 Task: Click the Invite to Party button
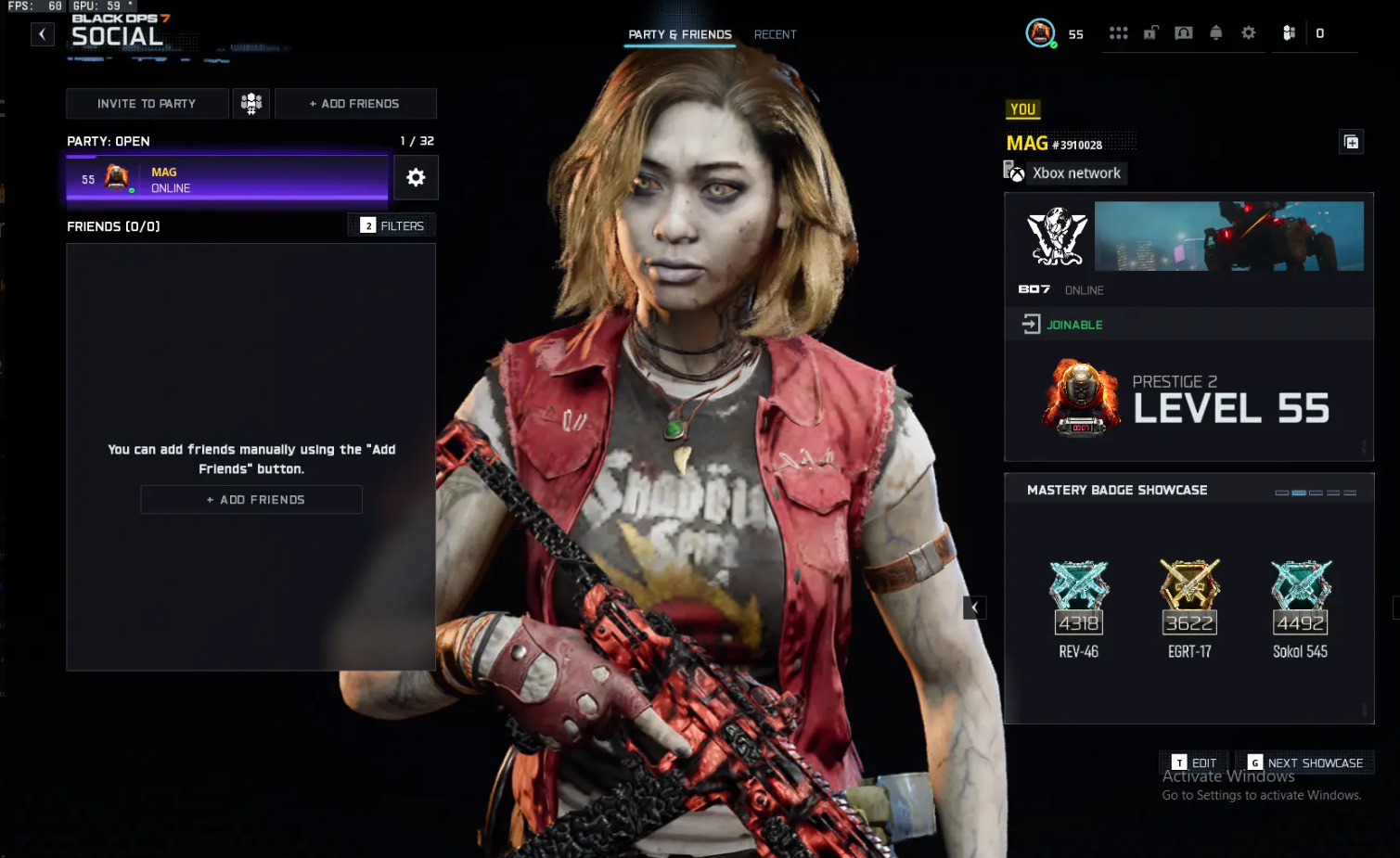(x=146, y=103)
